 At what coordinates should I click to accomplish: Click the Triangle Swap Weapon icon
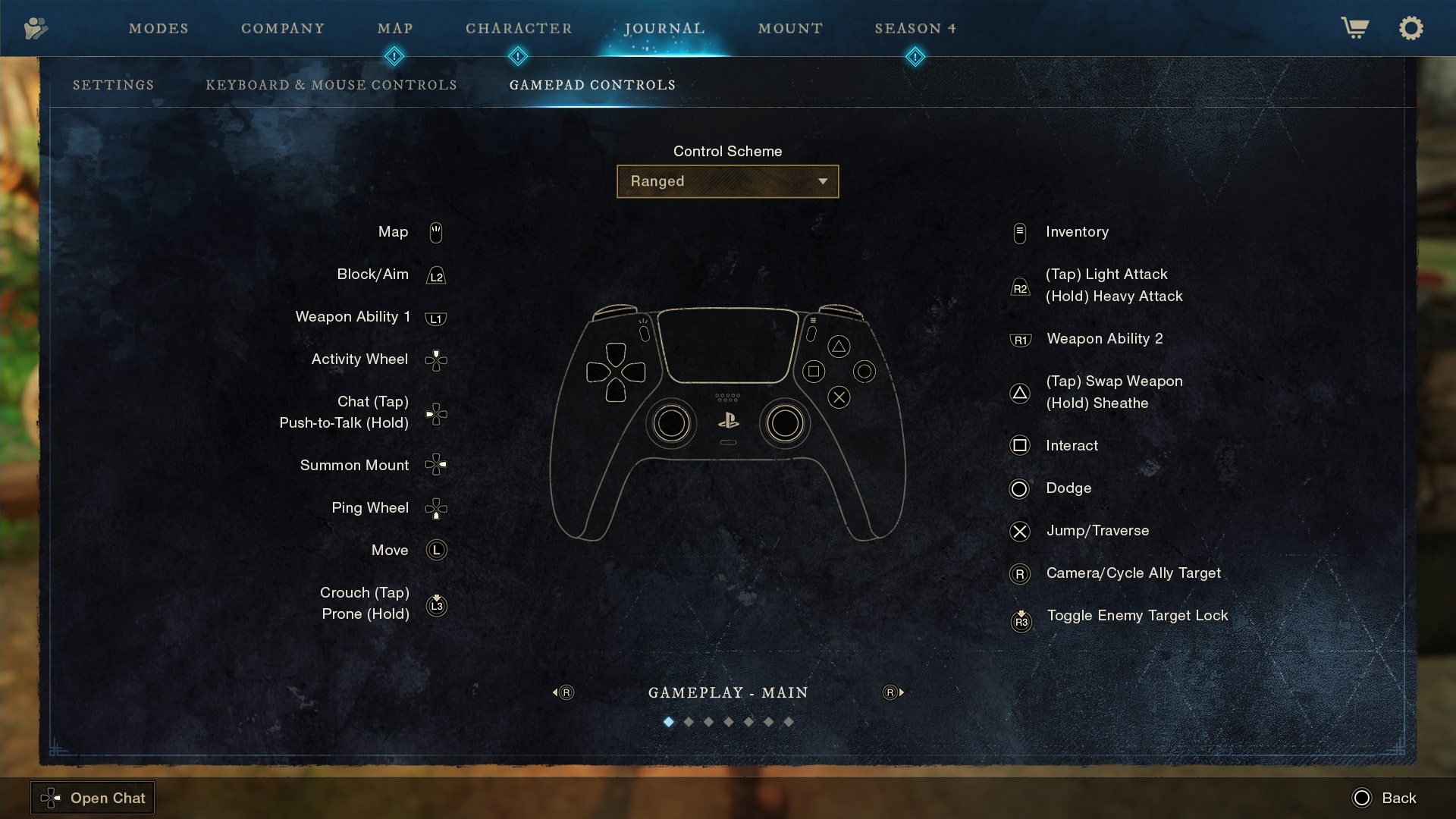pyautogui.click(x=1021, y=393)
